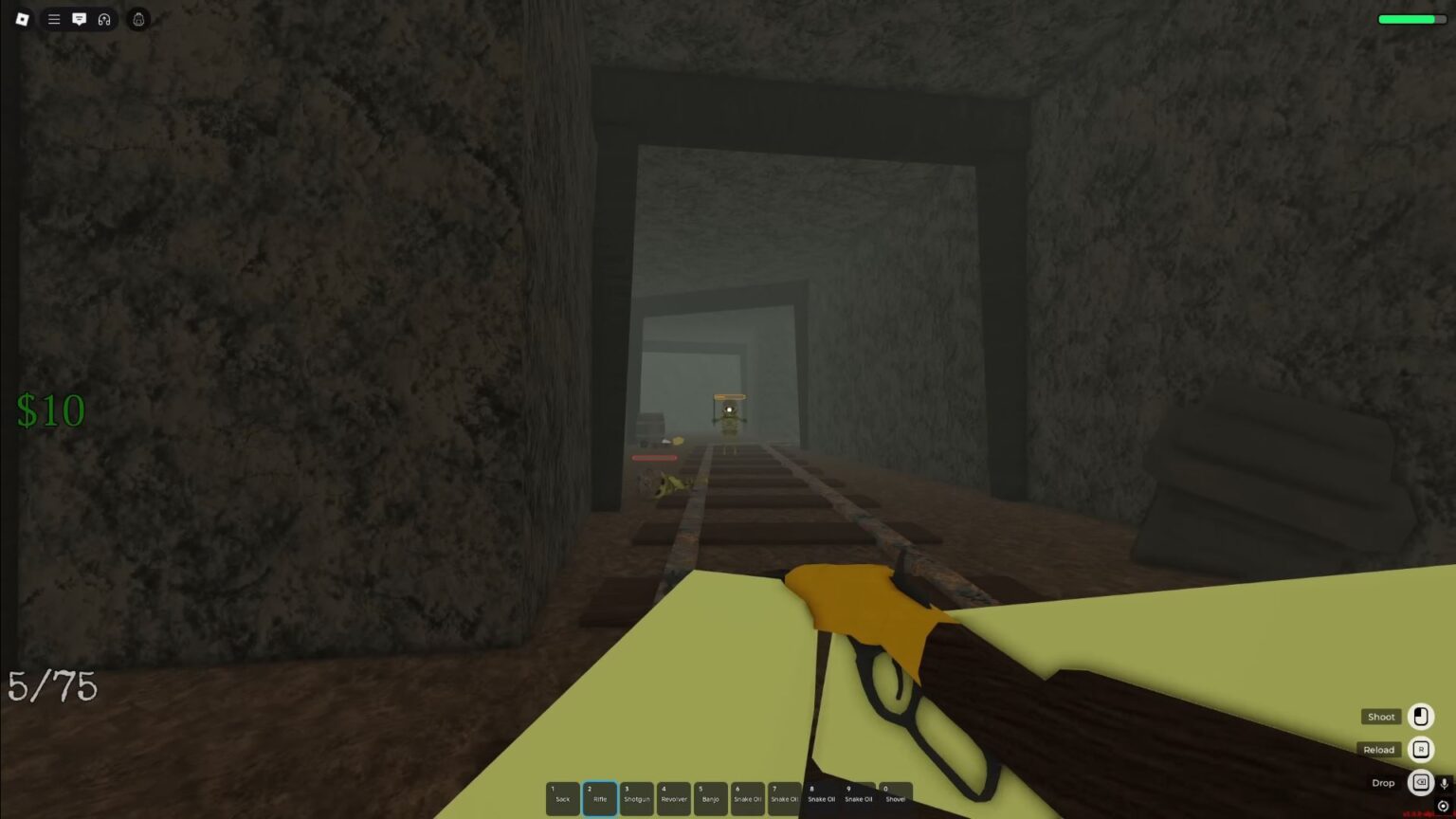This screenshot has height=819, width=1456.
Task: Click Snake Oil slot 9 in the hotbar
Action: [x=858, y=798]
